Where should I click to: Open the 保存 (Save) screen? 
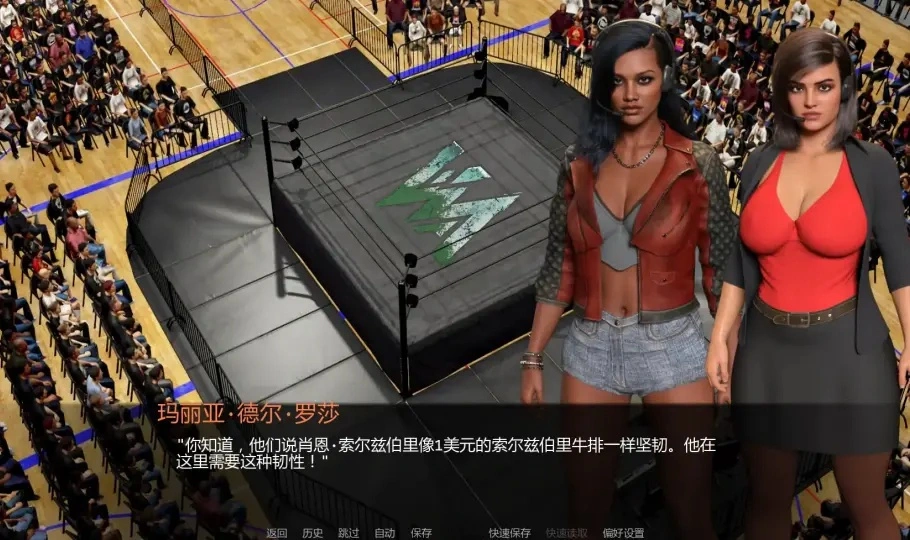421,533
